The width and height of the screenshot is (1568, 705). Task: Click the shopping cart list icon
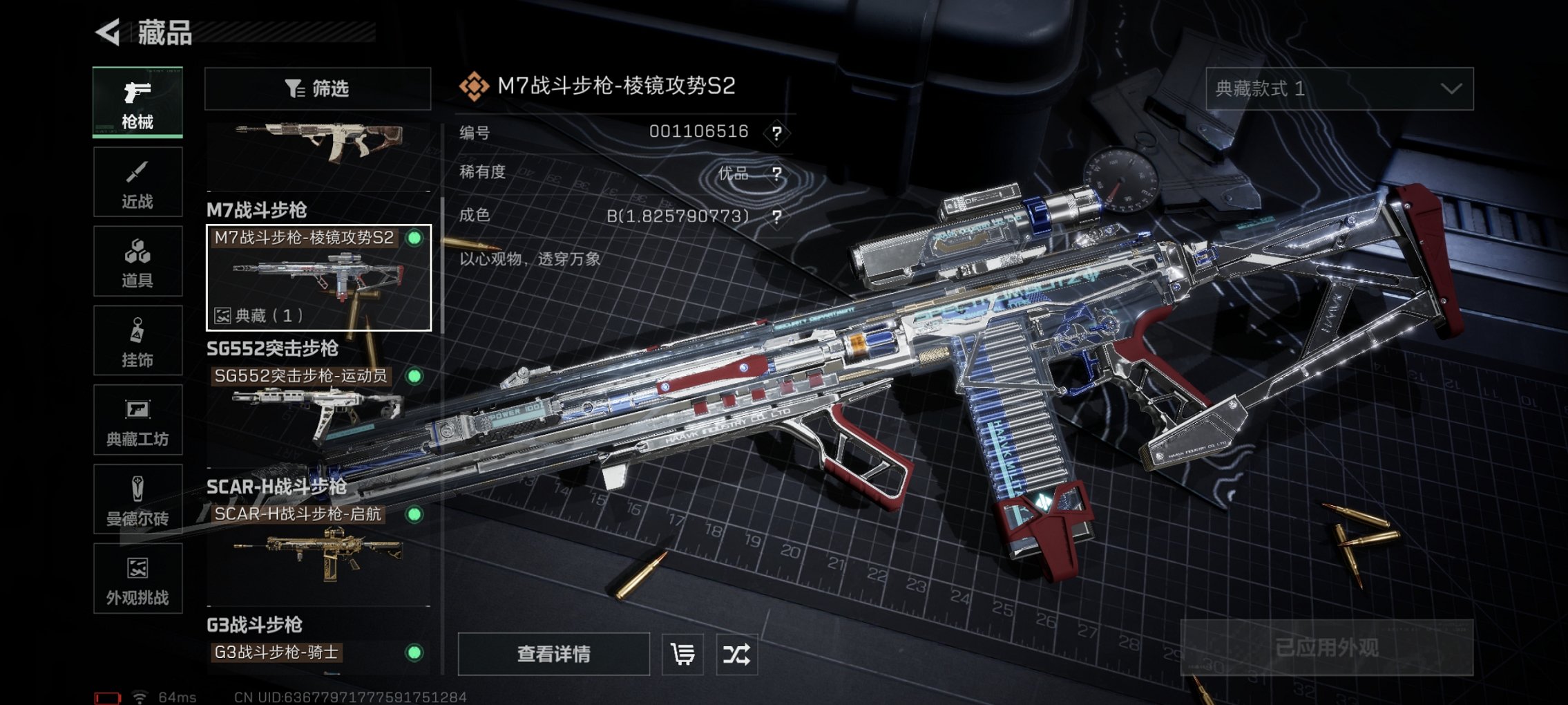(x=682, y=654)
